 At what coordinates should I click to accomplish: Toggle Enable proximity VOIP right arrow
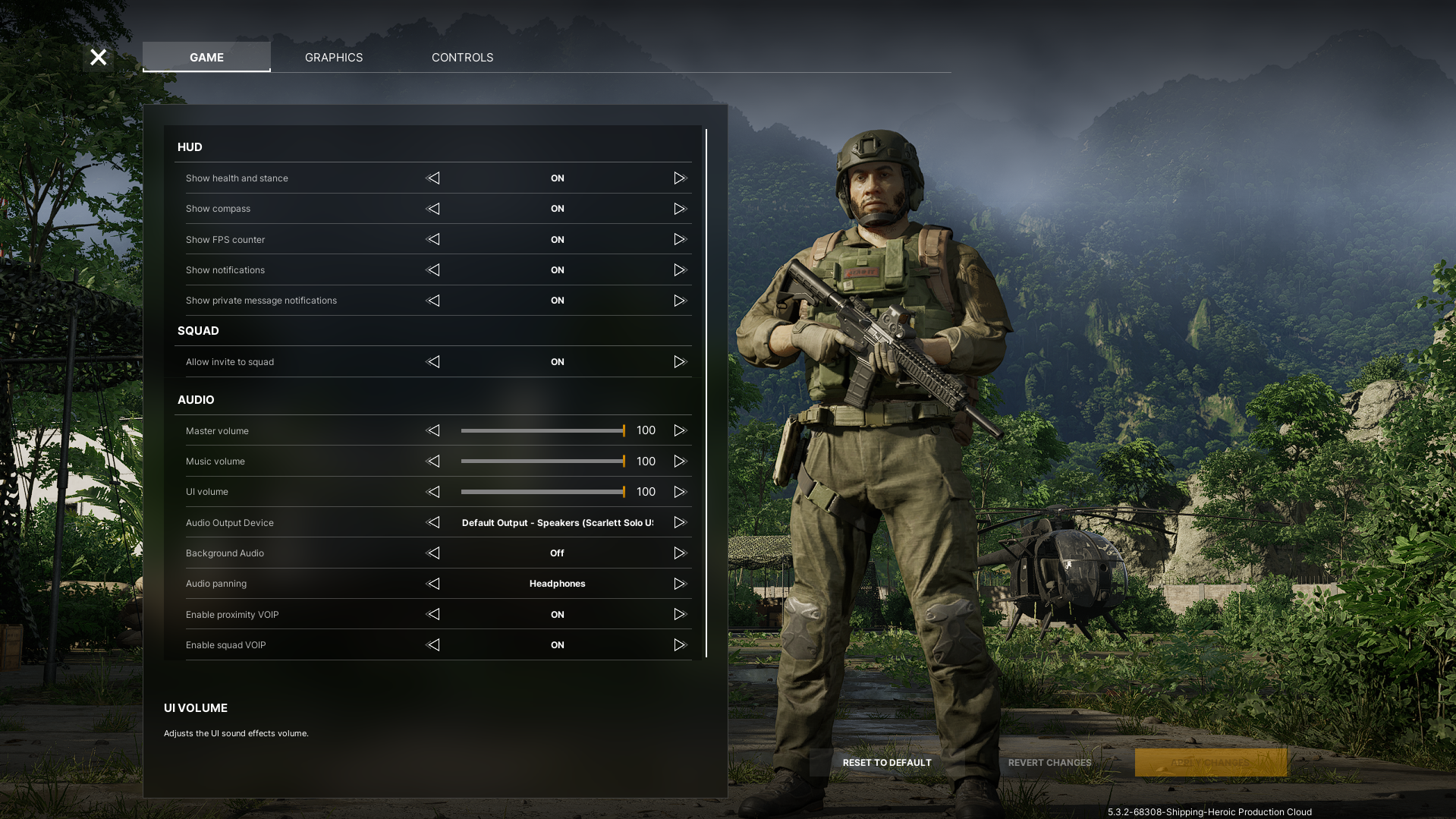click(x=679, y=615)
